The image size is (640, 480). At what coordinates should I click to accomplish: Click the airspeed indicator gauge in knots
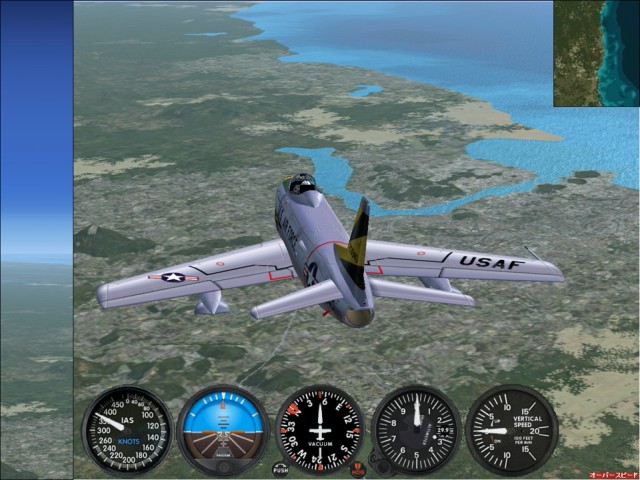[127, 430]
